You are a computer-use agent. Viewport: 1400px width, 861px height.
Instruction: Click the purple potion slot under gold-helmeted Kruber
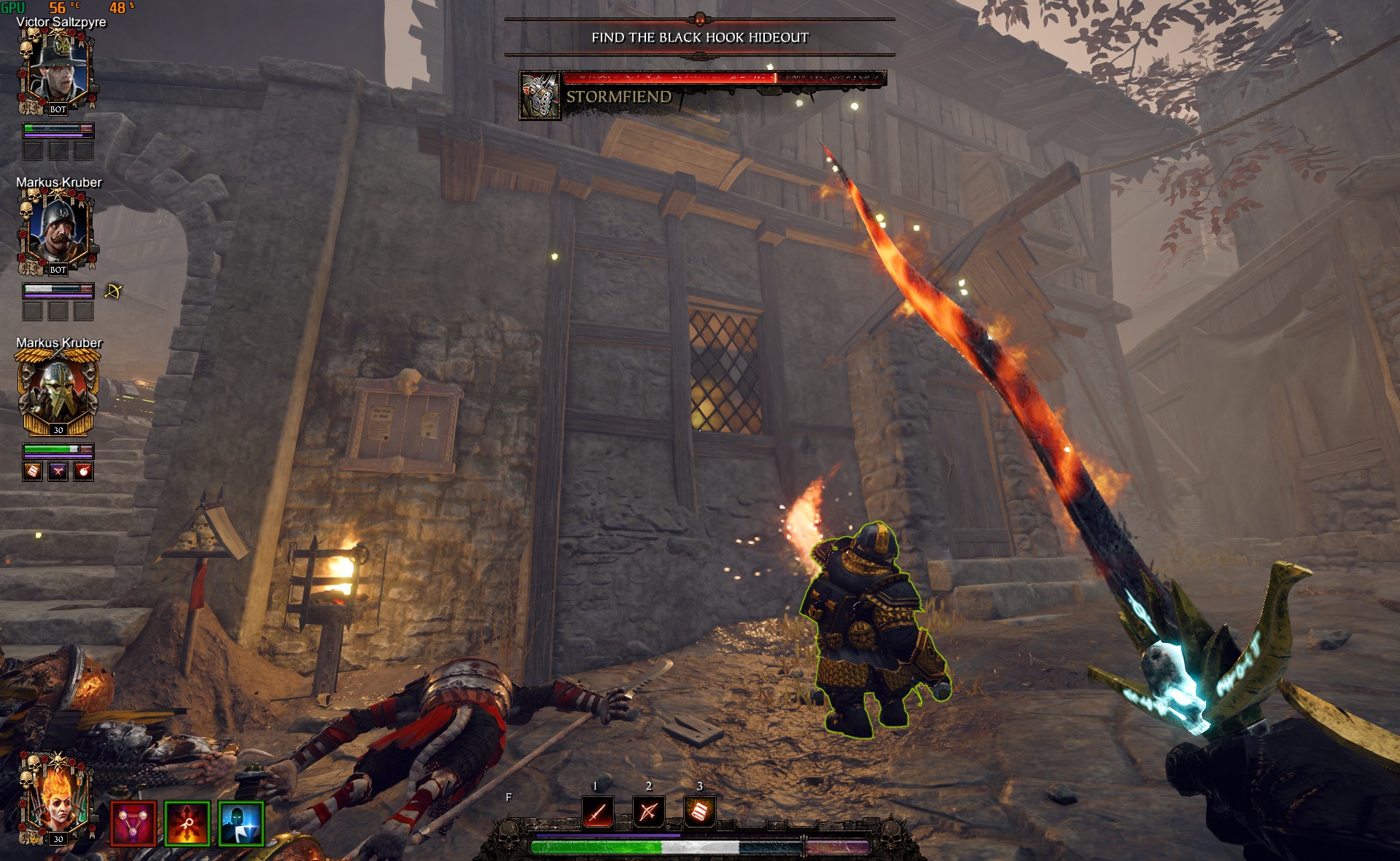click(x=58, y=472)
